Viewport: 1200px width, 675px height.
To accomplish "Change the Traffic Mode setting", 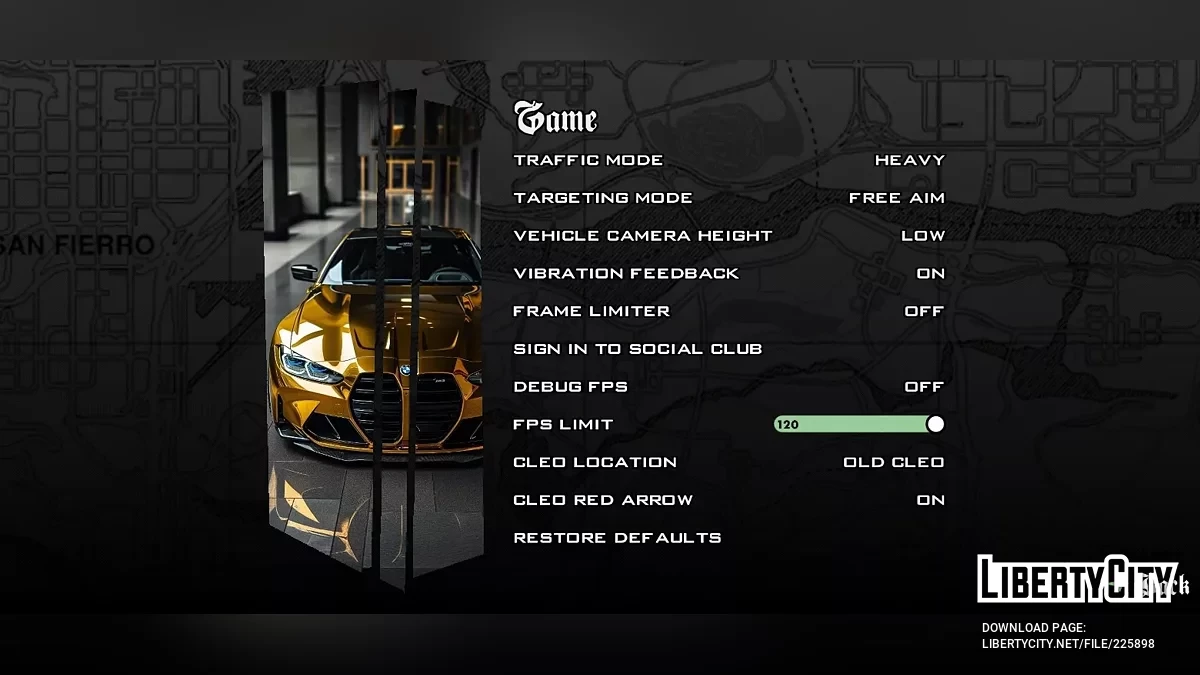I will [909, 160].
